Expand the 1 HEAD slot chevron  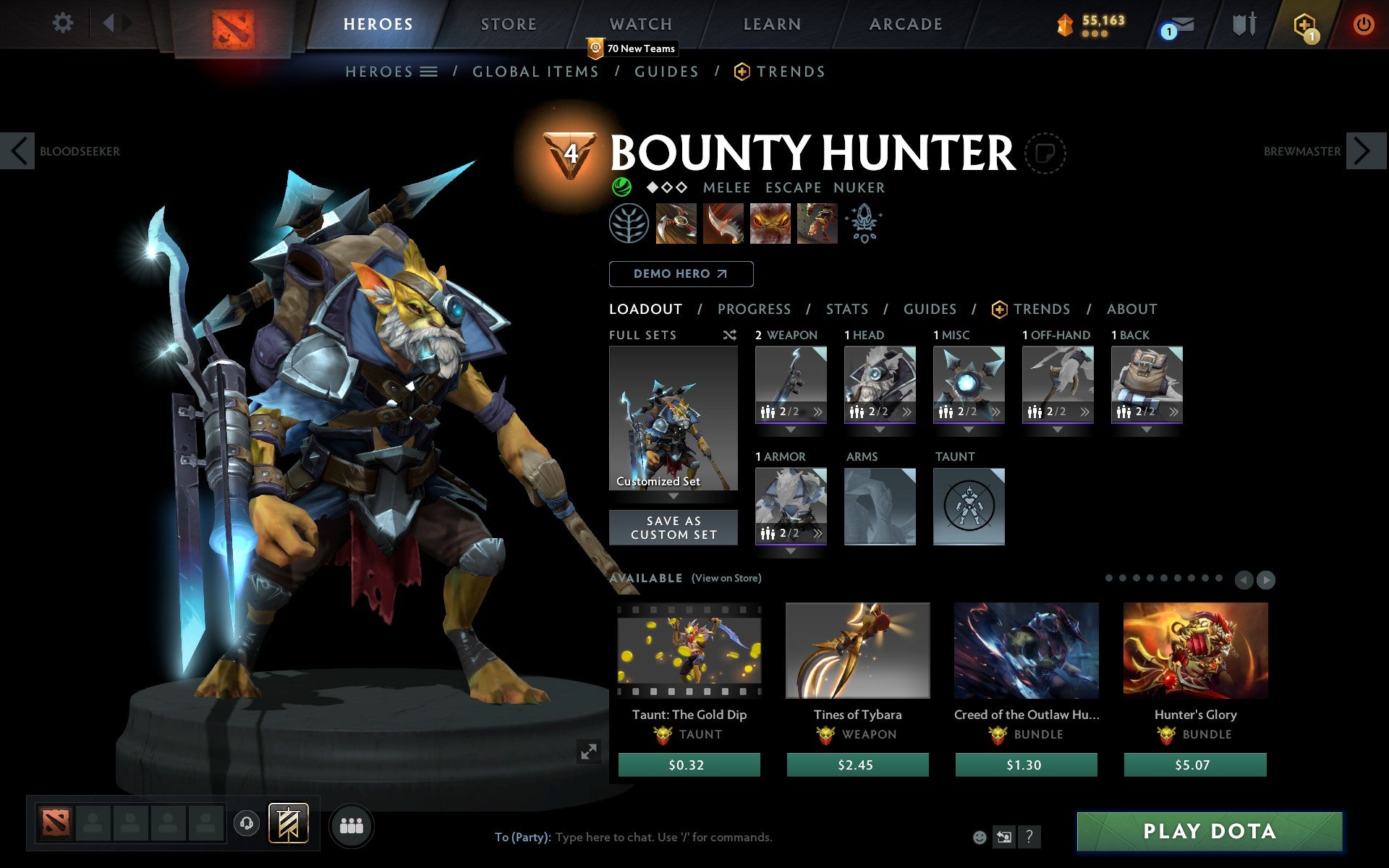pos(907,412)
